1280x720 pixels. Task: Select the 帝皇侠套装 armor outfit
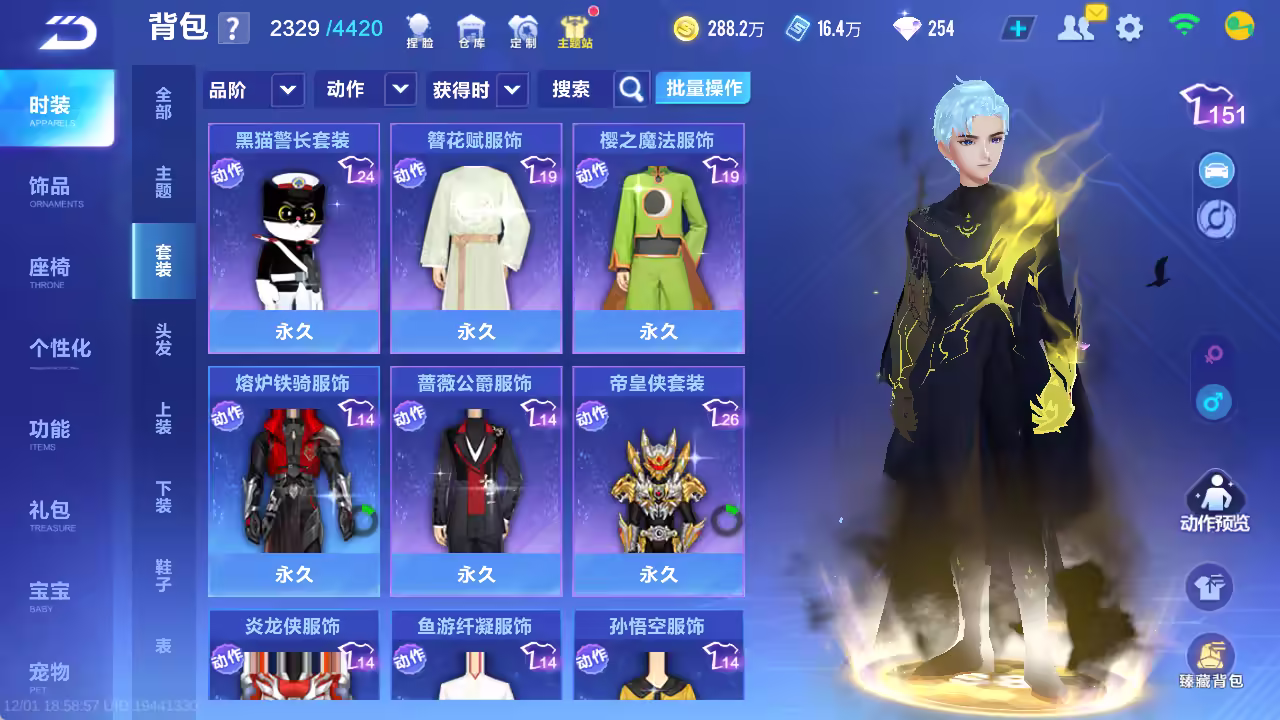coord(658,481)
